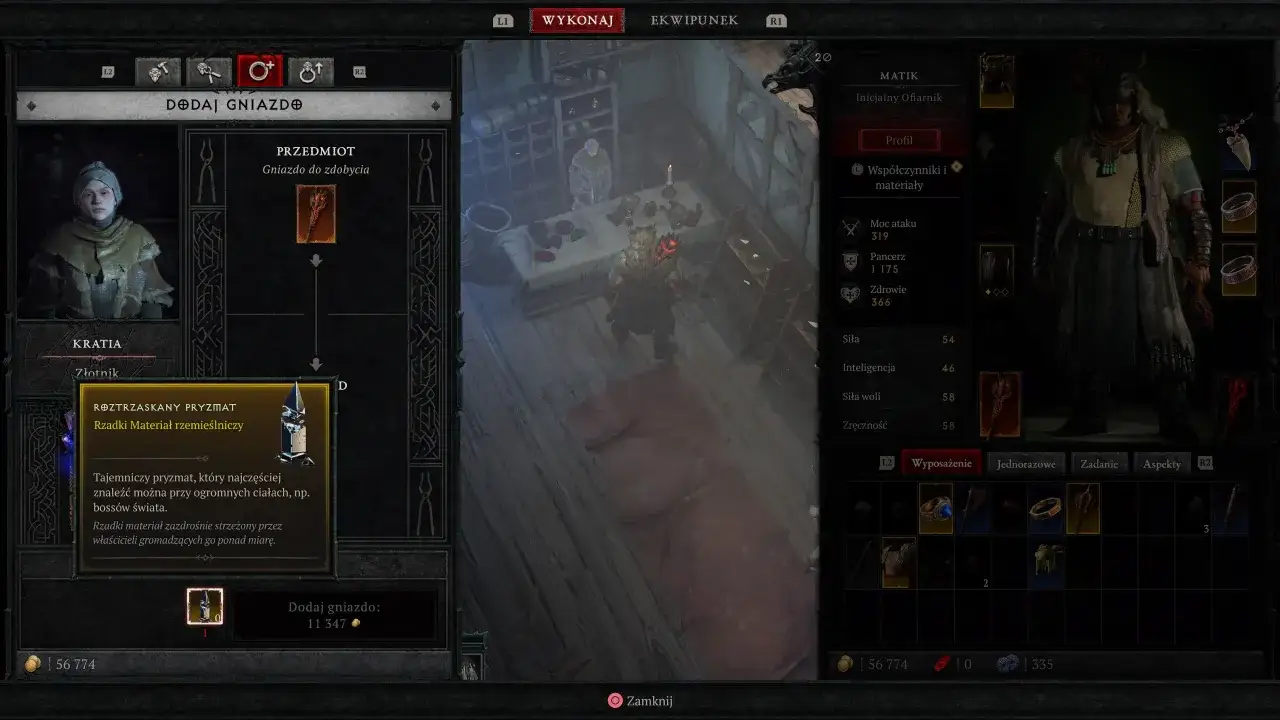Click the red material icon in right bottom bar
The width and height of the screenshot is (1280, 720).
(940, 663)
